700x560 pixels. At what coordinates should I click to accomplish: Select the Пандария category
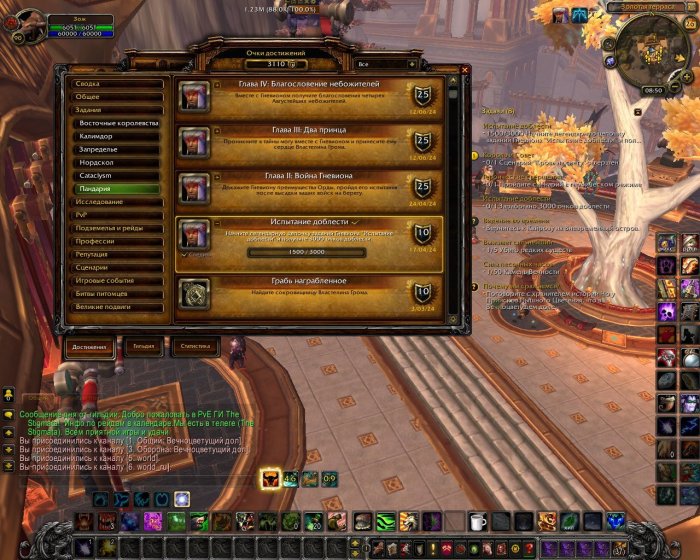[x=118, y=188]
